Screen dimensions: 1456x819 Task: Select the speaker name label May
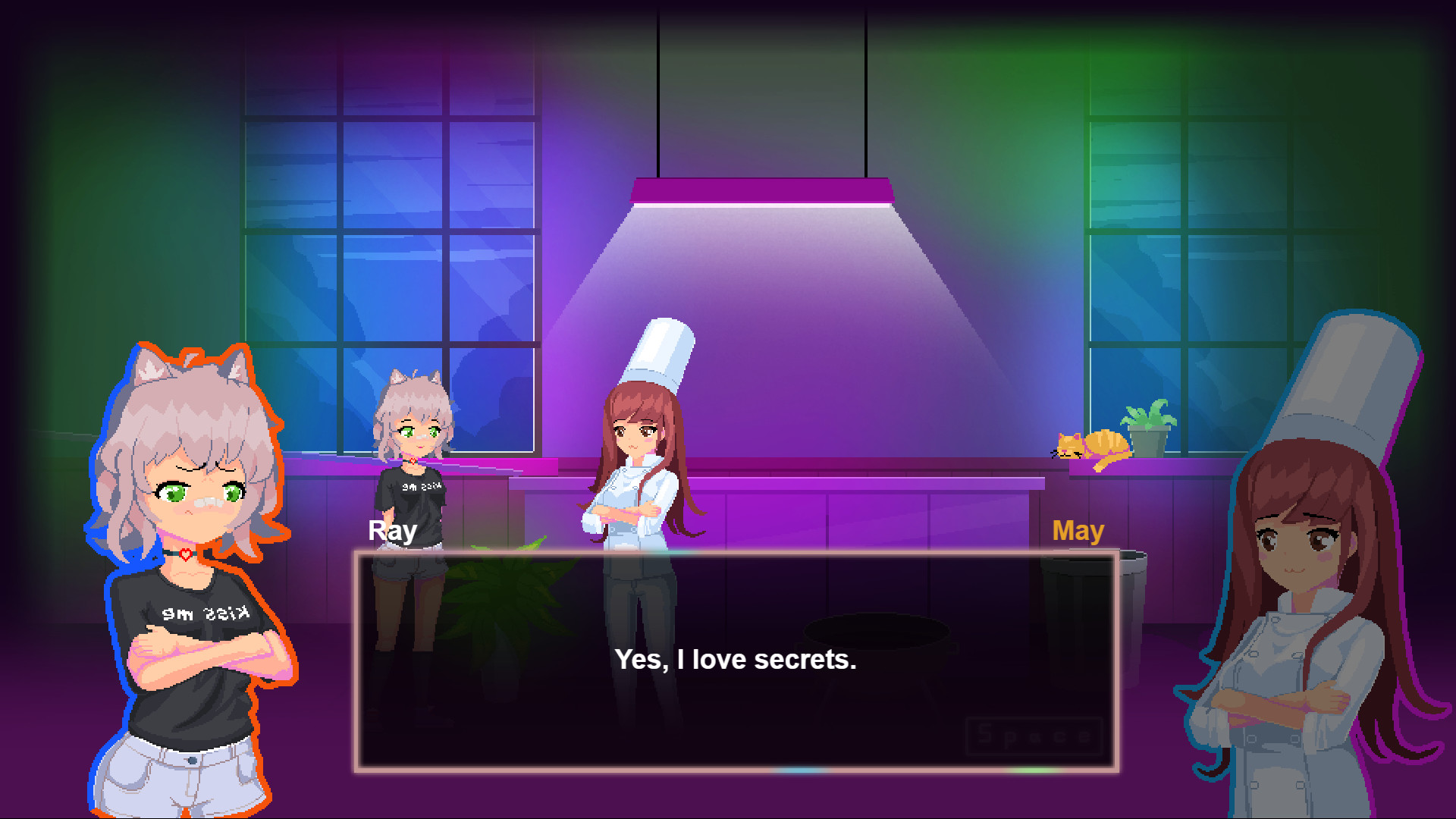(x=1079, y=531)
